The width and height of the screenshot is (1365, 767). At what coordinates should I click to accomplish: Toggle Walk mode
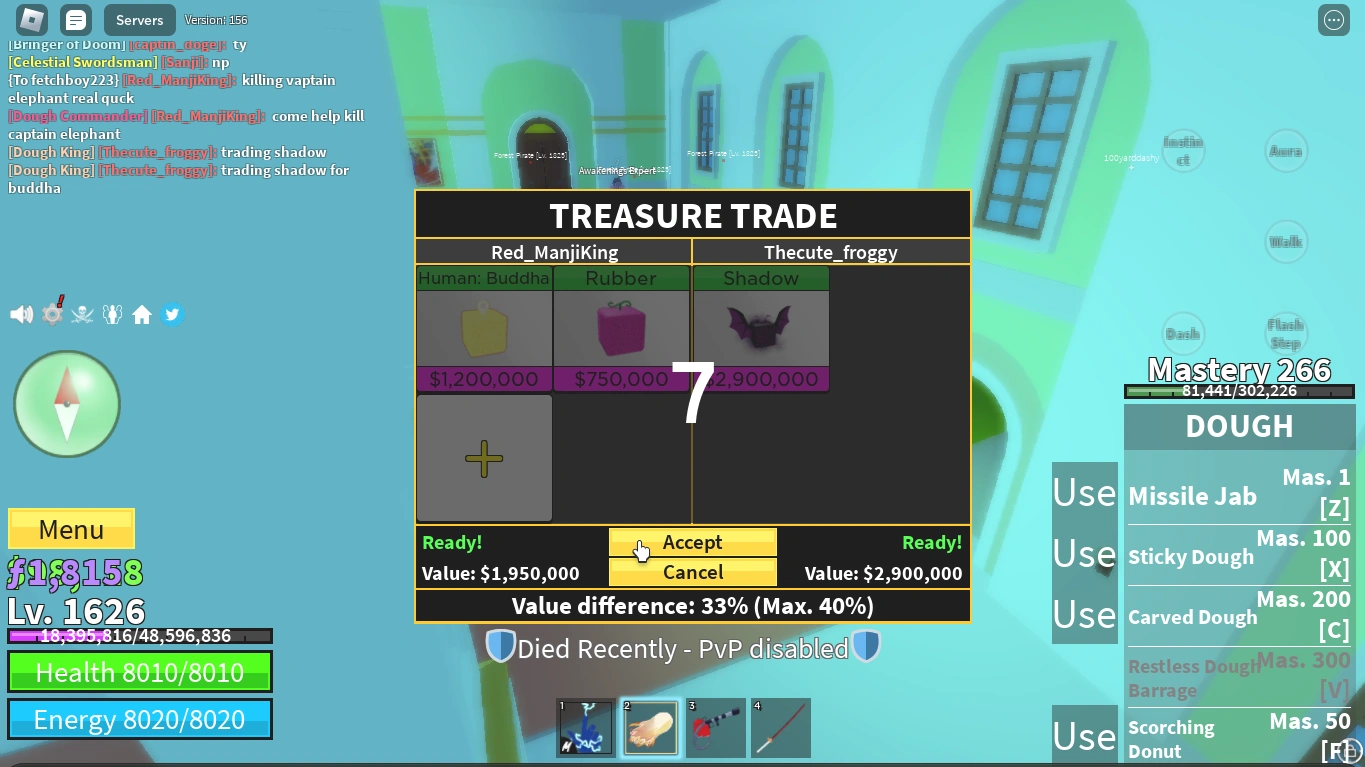tap(1286, 241)
